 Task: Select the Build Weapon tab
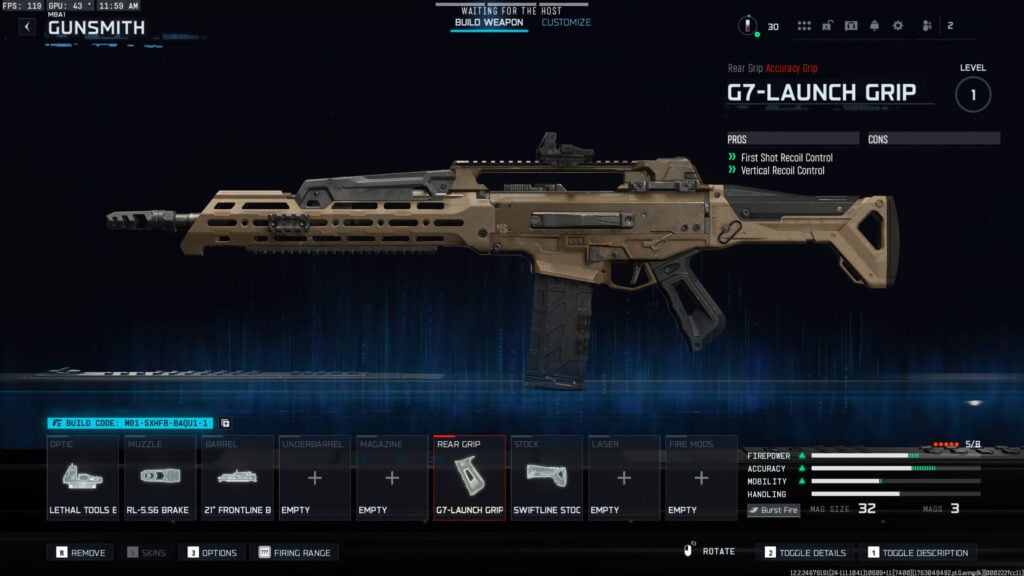point(489,22)
